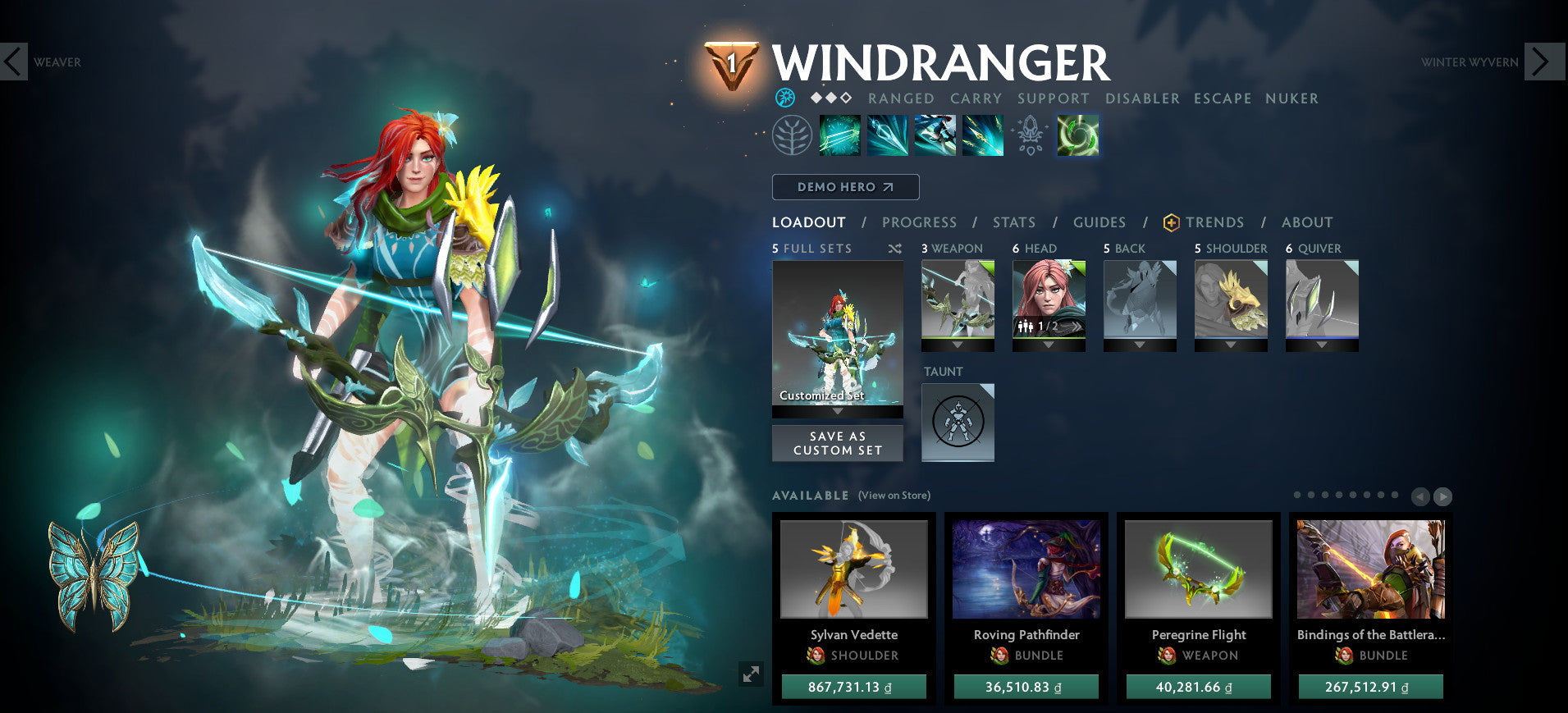Select the Windrun ability icon
Screen dimensions: 1568x713
[935, 136]
